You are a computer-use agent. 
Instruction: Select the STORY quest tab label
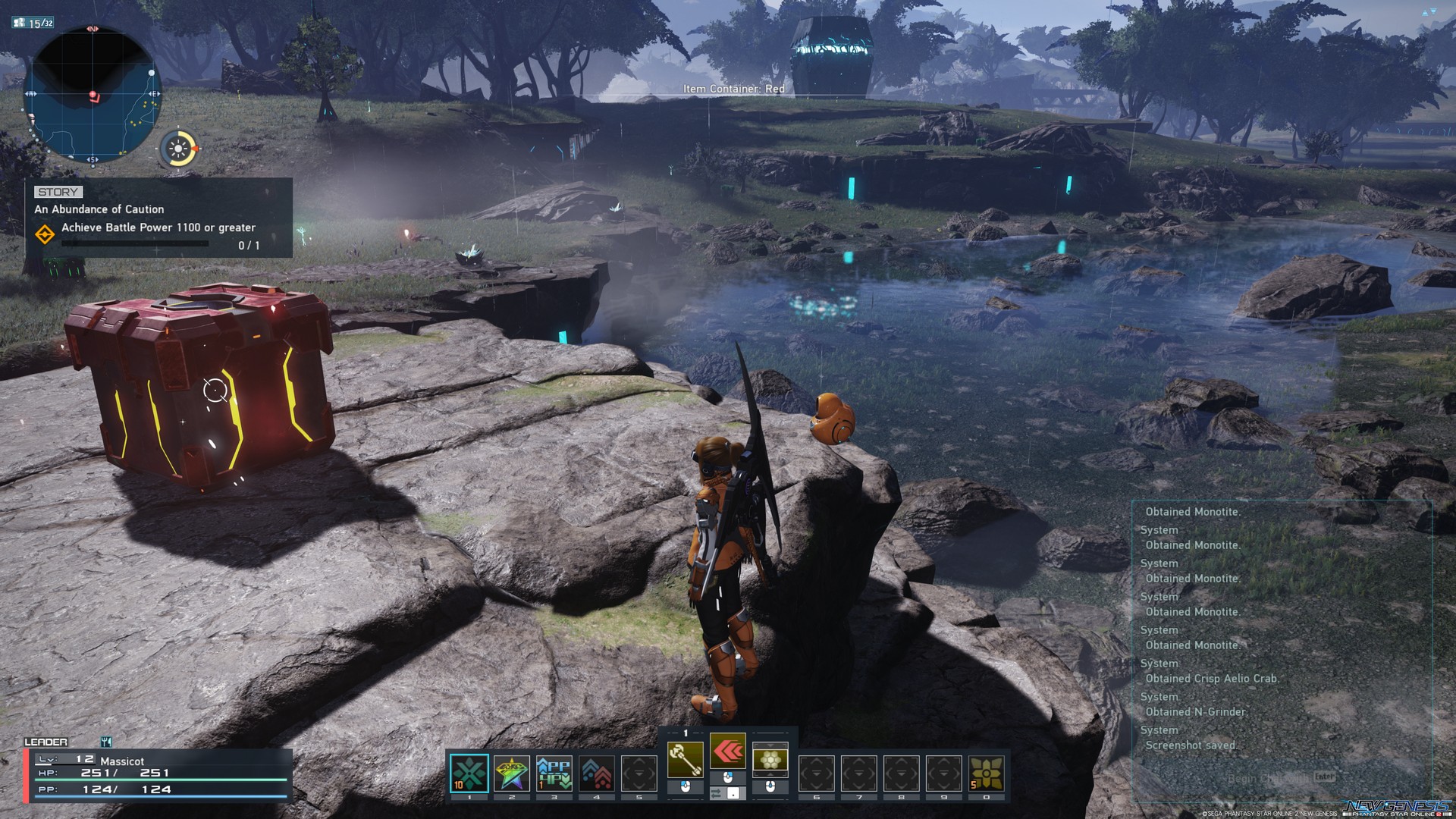pos(57,192)
